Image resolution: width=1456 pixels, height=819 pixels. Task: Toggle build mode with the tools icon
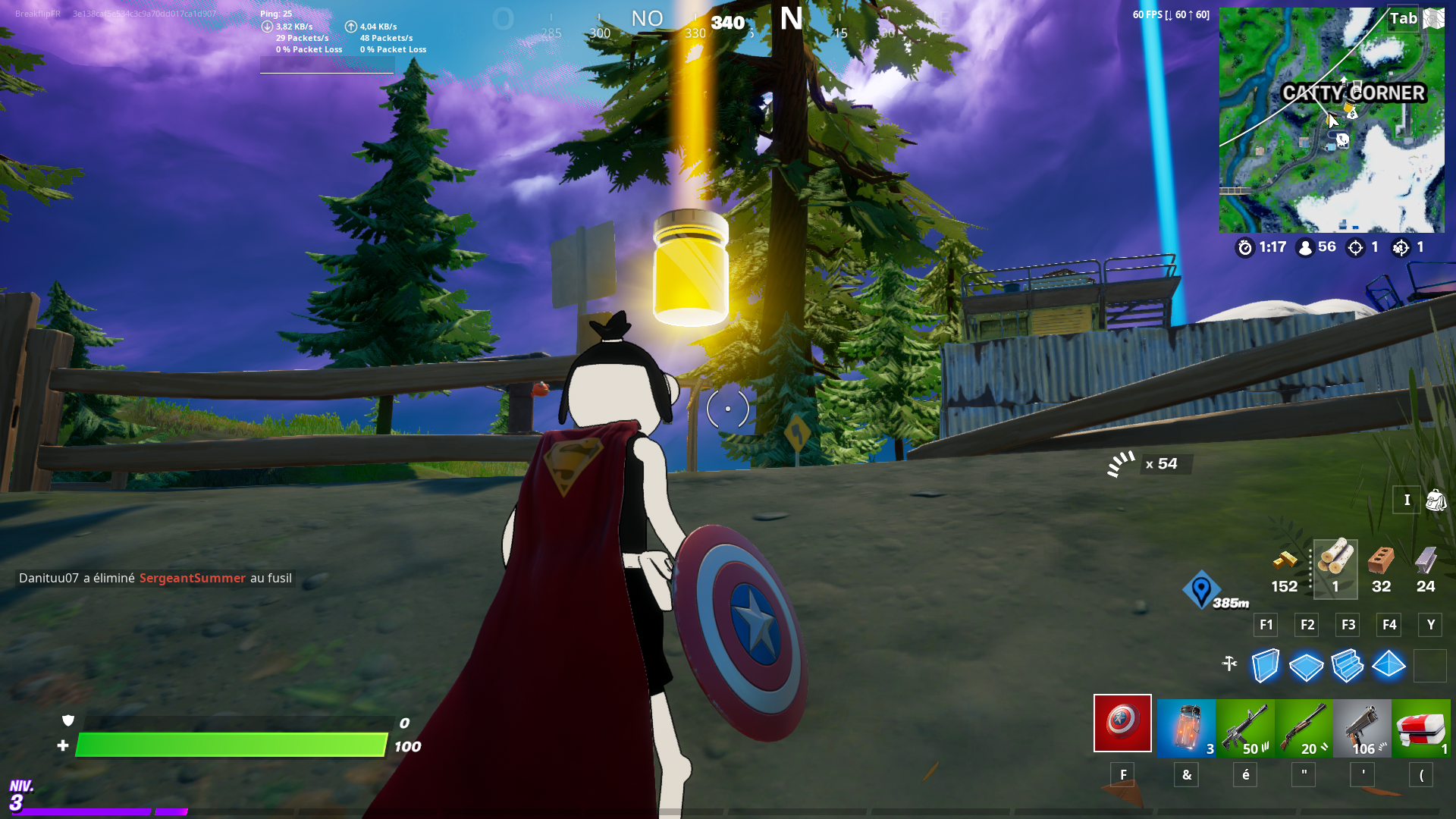(x=1230, y=664)
